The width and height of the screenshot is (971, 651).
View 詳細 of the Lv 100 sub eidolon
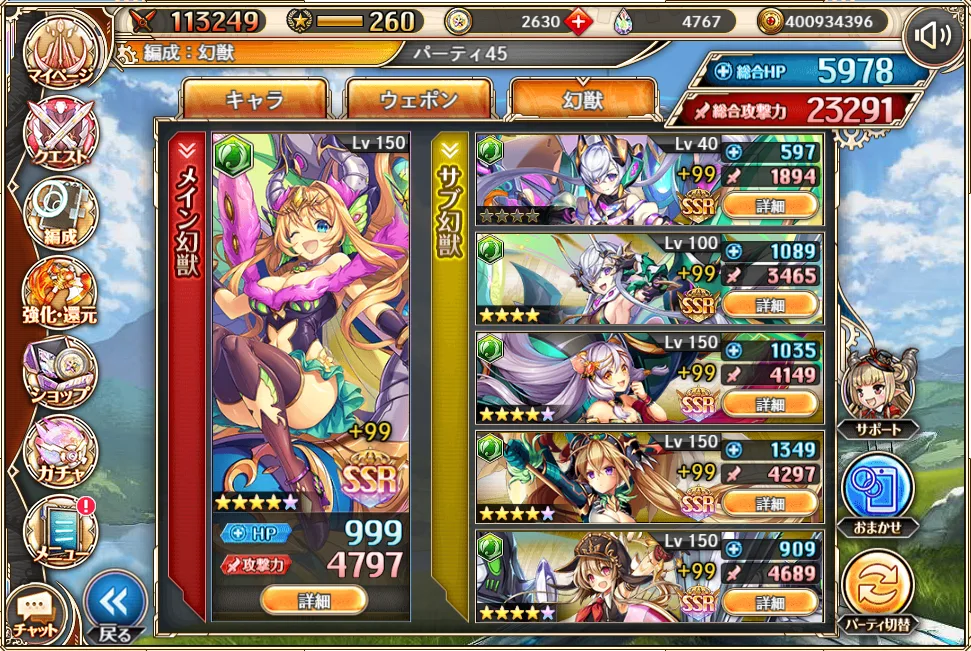[770, 305]
